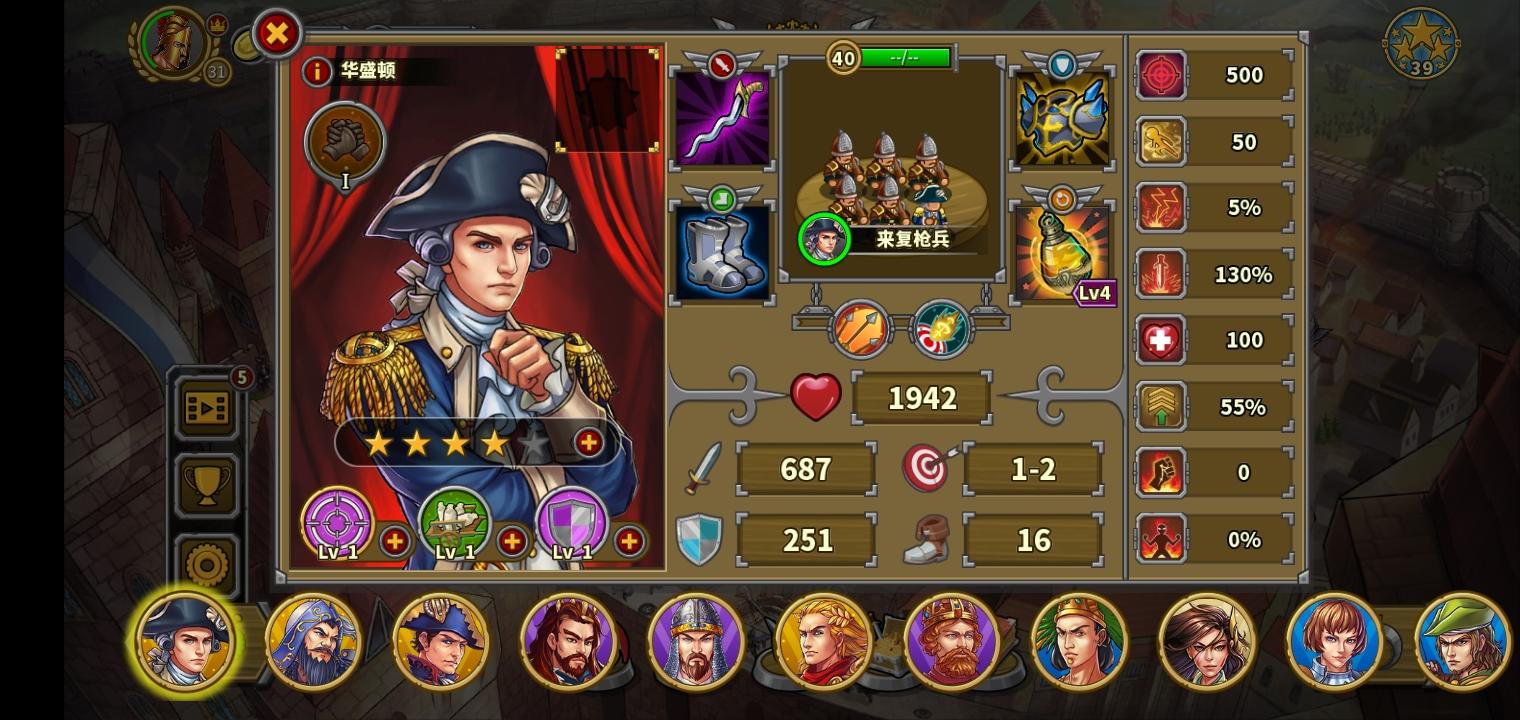Select the blue-bearded pirate hero portrait

pyautogui.click(x=312, y=641)
